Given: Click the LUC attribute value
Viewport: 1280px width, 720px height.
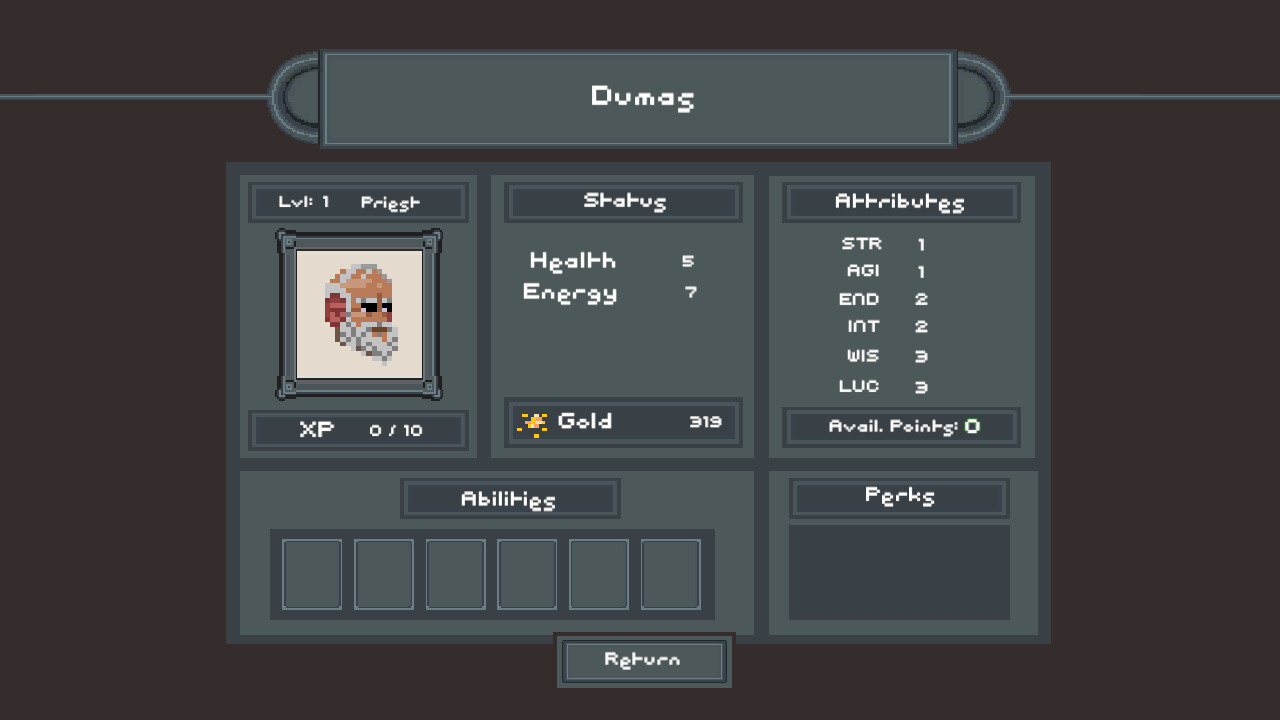Looking at the screenshot, I should [x=921, y=387].
